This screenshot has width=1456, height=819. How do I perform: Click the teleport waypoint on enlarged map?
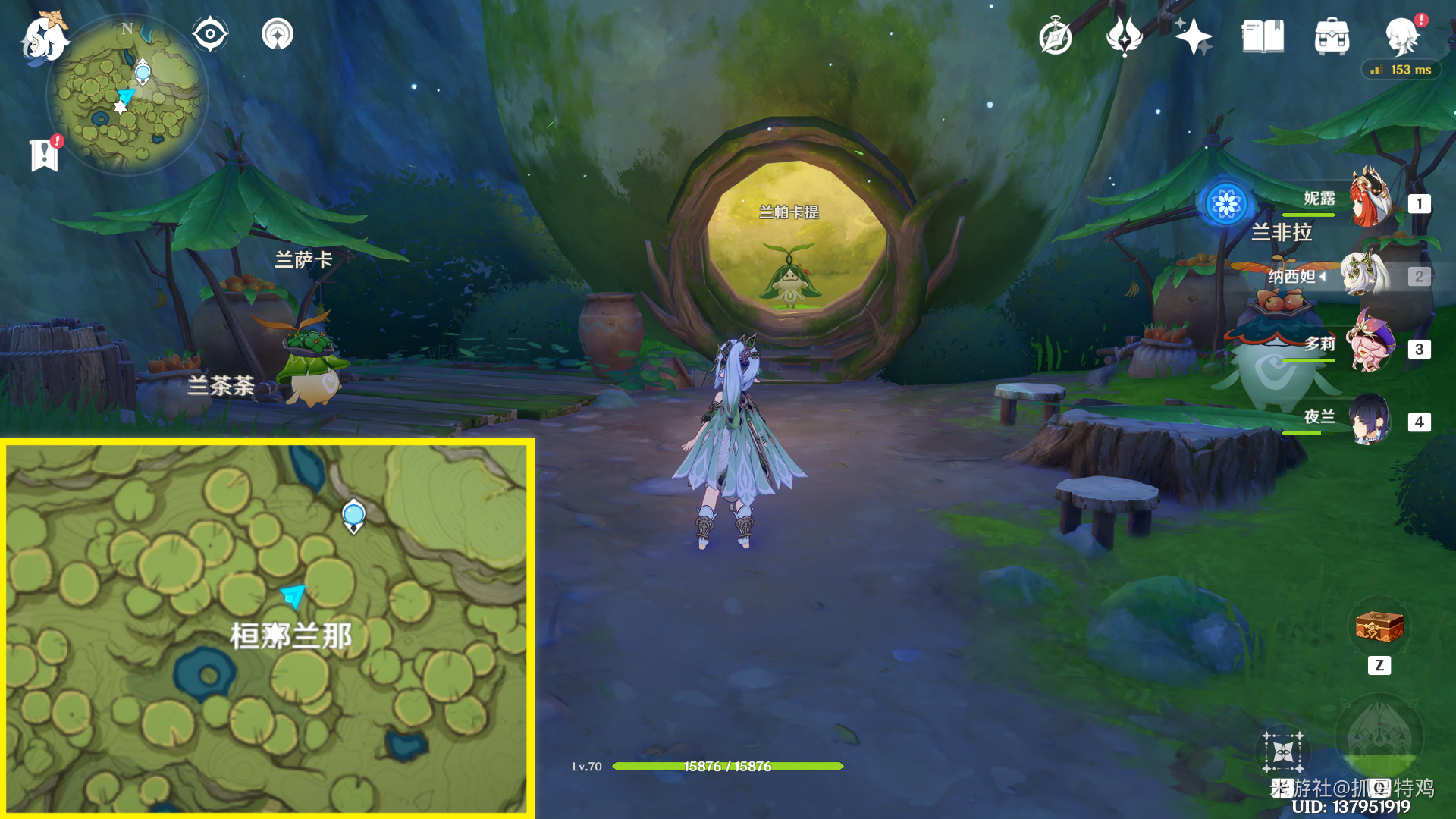(x=353, y=516)
